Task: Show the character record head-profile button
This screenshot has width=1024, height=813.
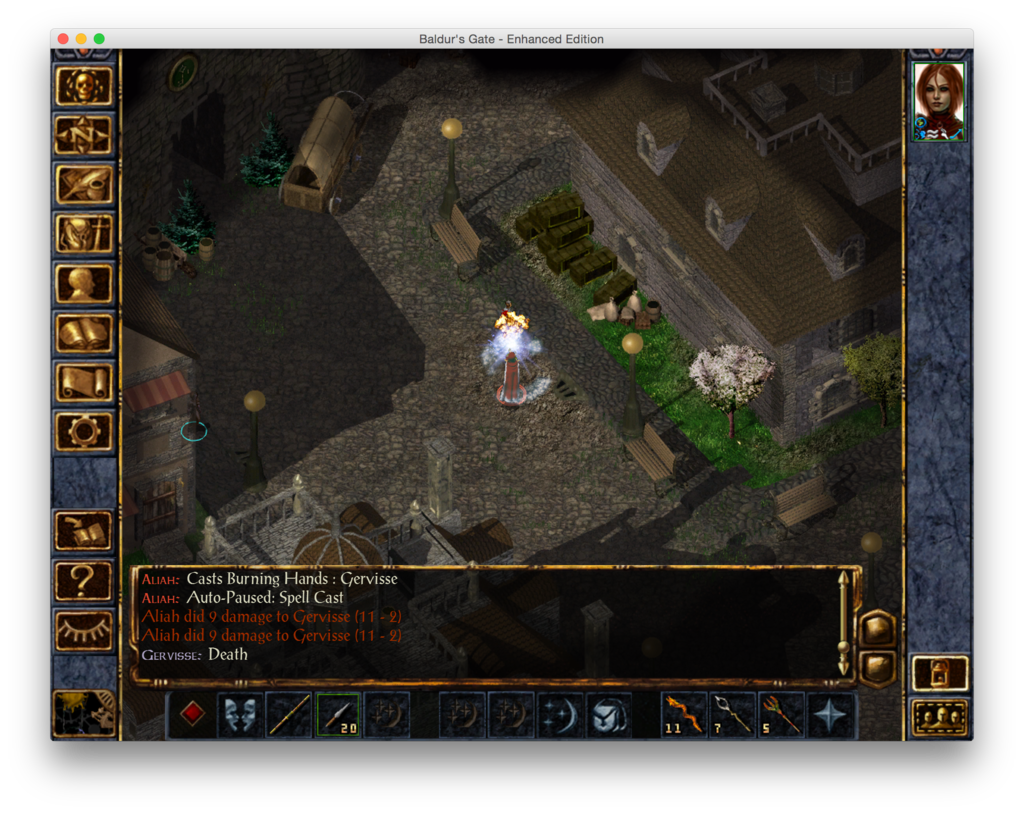Action: click(x=84, y=283)
